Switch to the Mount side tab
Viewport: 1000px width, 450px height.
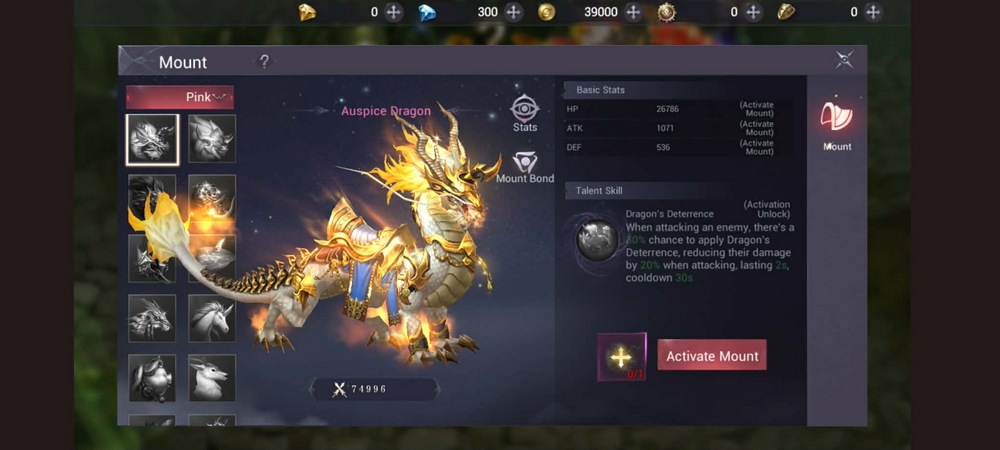tap(837, 124)
